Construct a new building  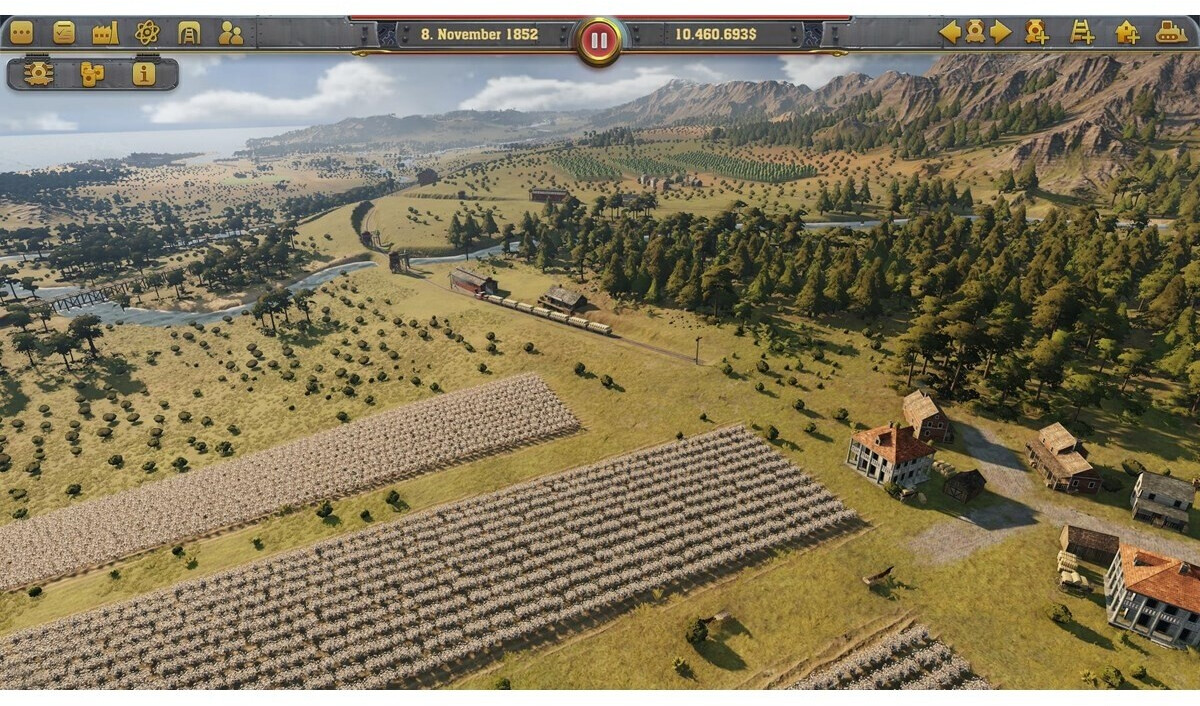[1127, 32]
